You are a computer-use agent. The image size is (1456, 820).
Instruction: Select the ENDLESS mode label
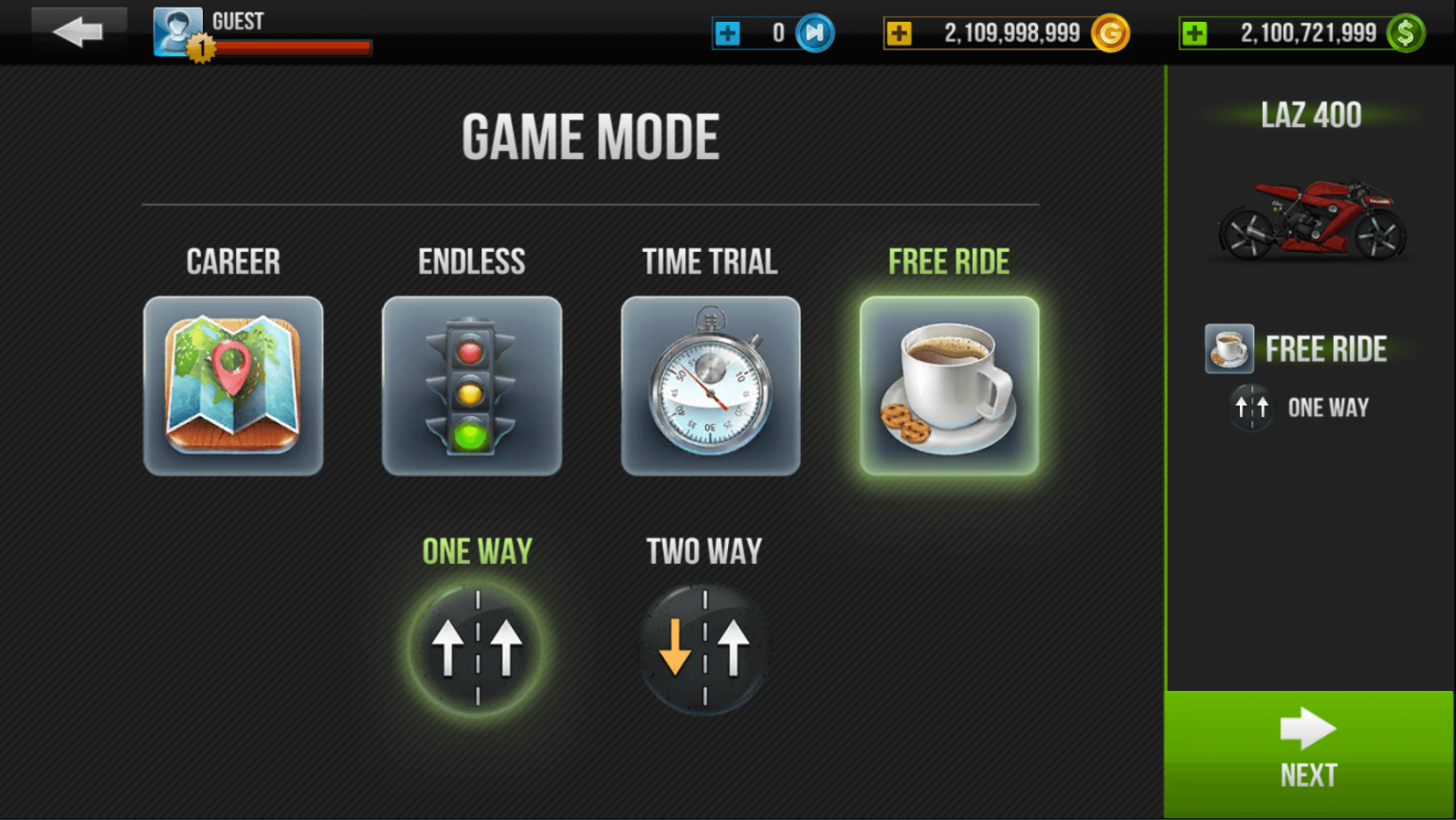pos(472,261)
